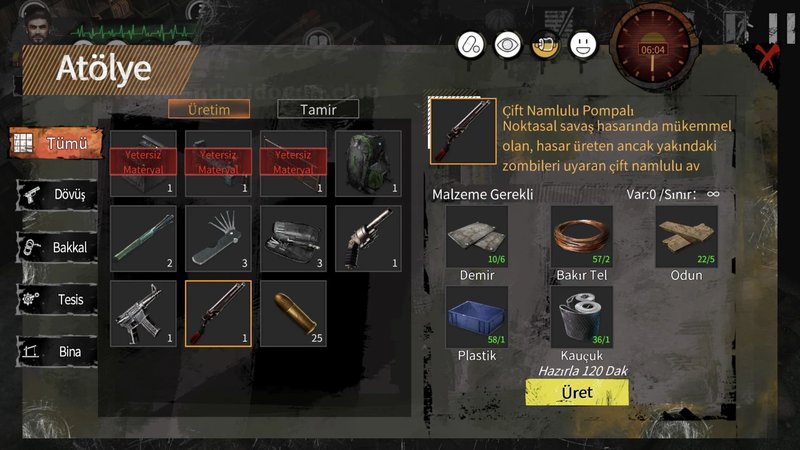Open the Dövüş category
Image resolution: width=800 pixels, height=450 pixels.
coord(58,195)
